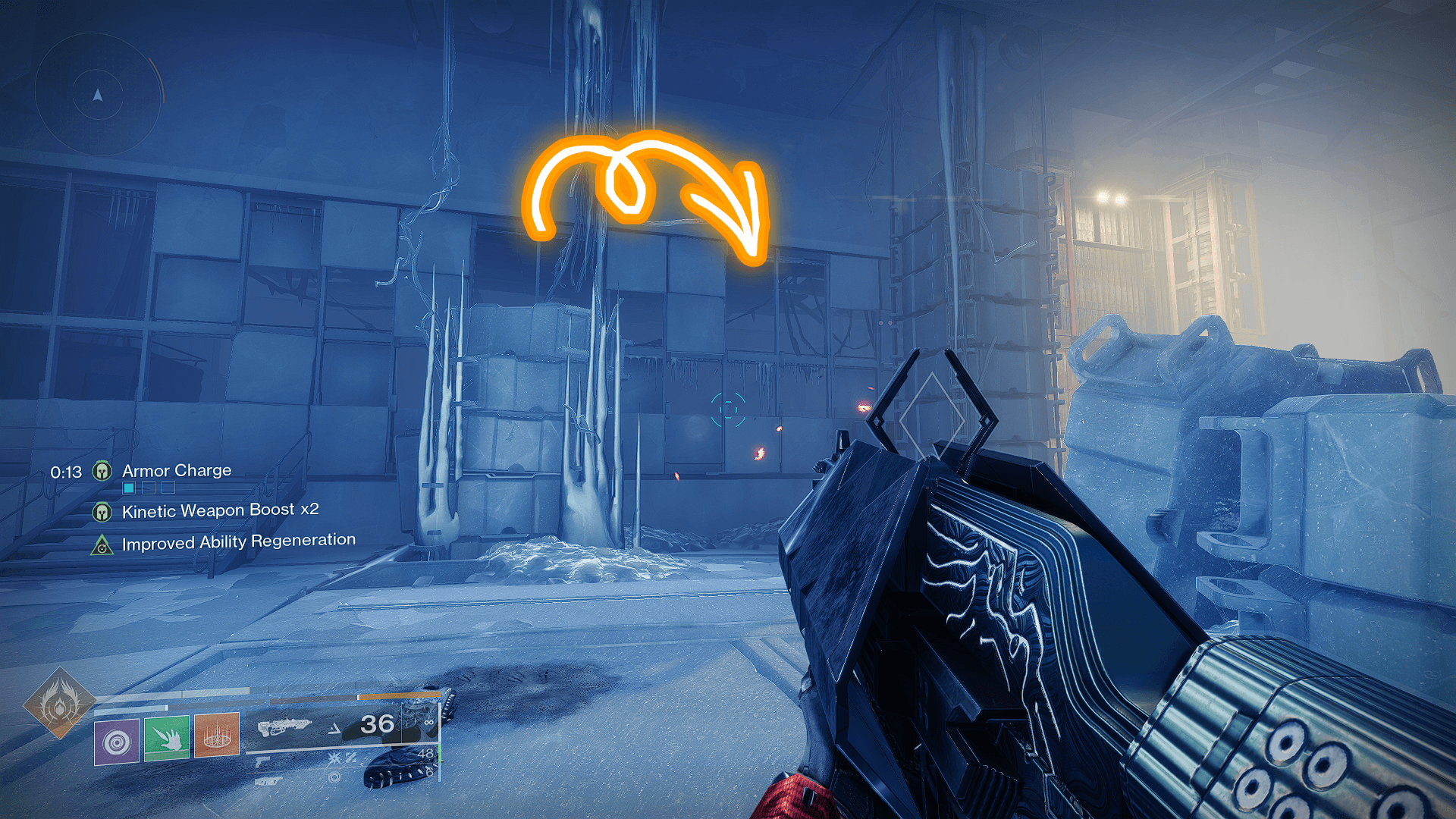The image size is (1456, 819).
Task: Click the orange class ability icon
Action: tap(216, 736)
